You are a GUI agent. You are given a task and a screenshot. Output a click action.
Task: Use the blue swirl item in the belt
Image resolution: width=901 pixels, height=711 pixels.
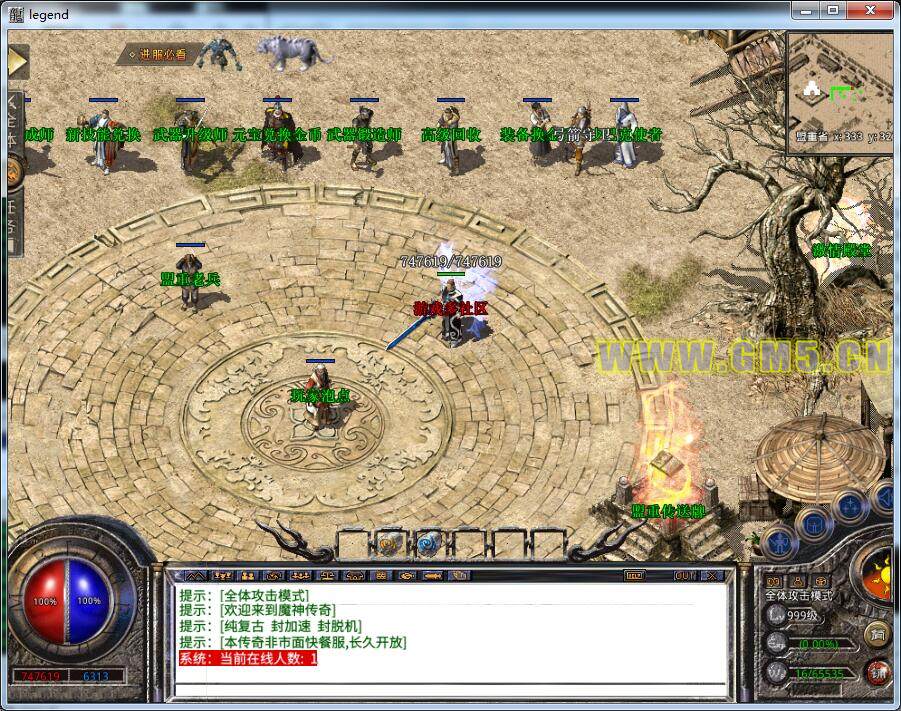(x=429, y=543)
